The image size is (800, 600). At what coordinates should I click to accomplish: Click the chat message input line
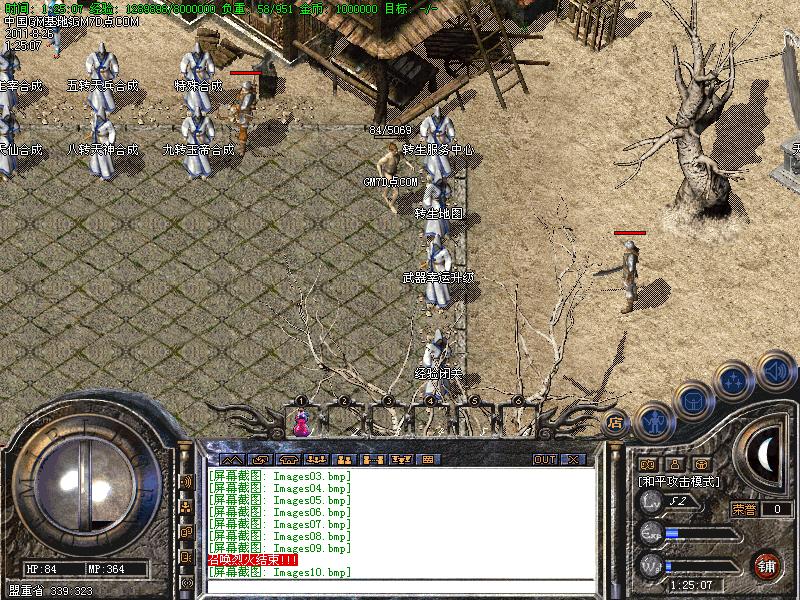click(400, 586)
